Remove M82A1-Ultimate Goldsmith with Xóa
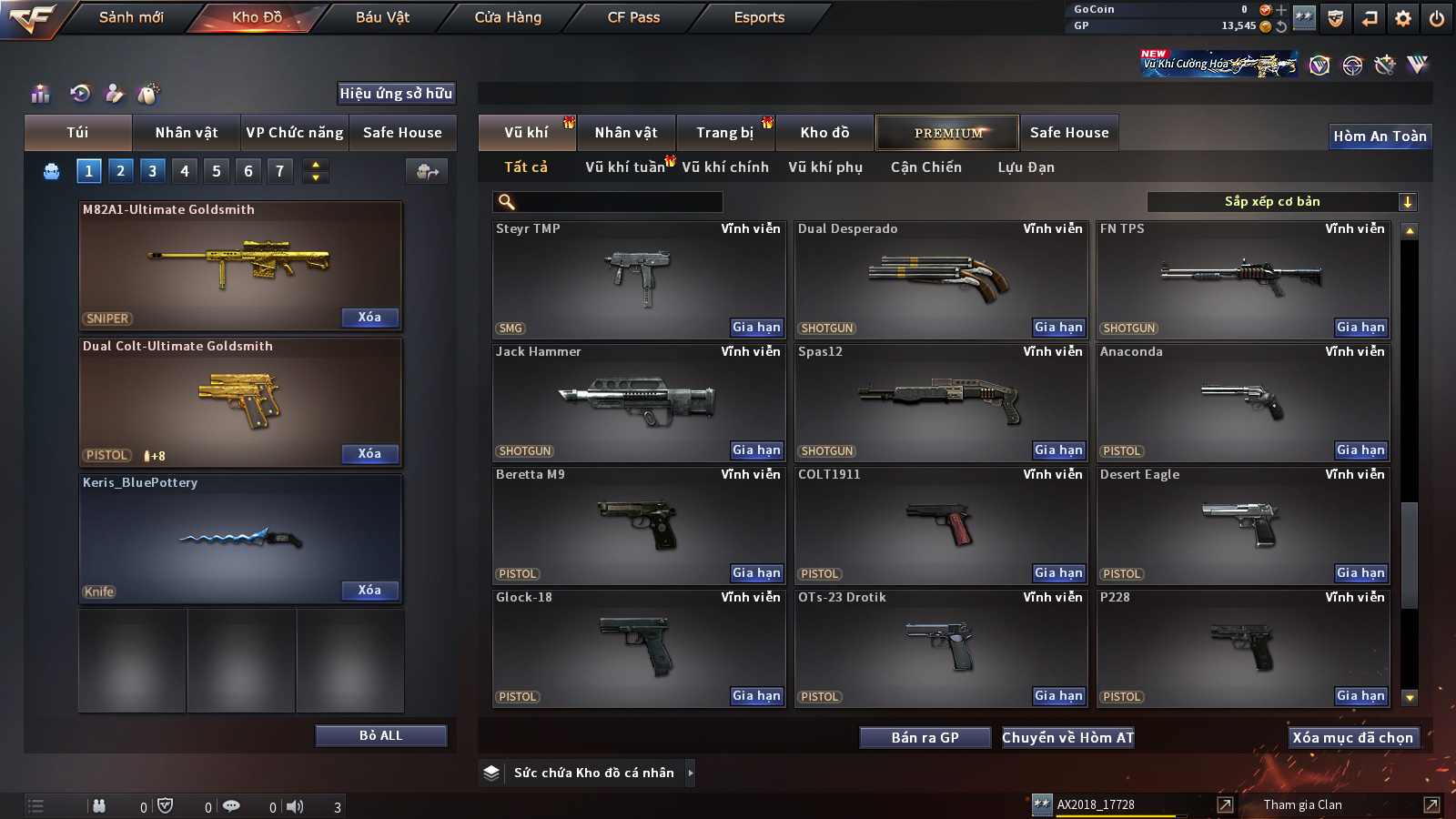The image size is (1456, 819). [x=369, y=318]
